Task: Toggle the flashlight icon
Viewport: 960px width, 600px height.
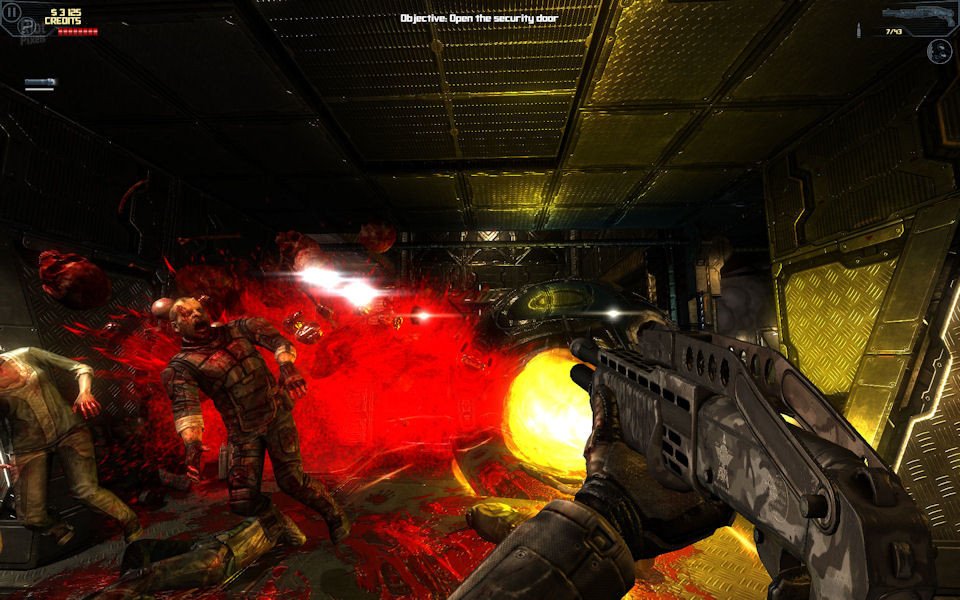Action: pyautogui.click(x=40, y=83)
